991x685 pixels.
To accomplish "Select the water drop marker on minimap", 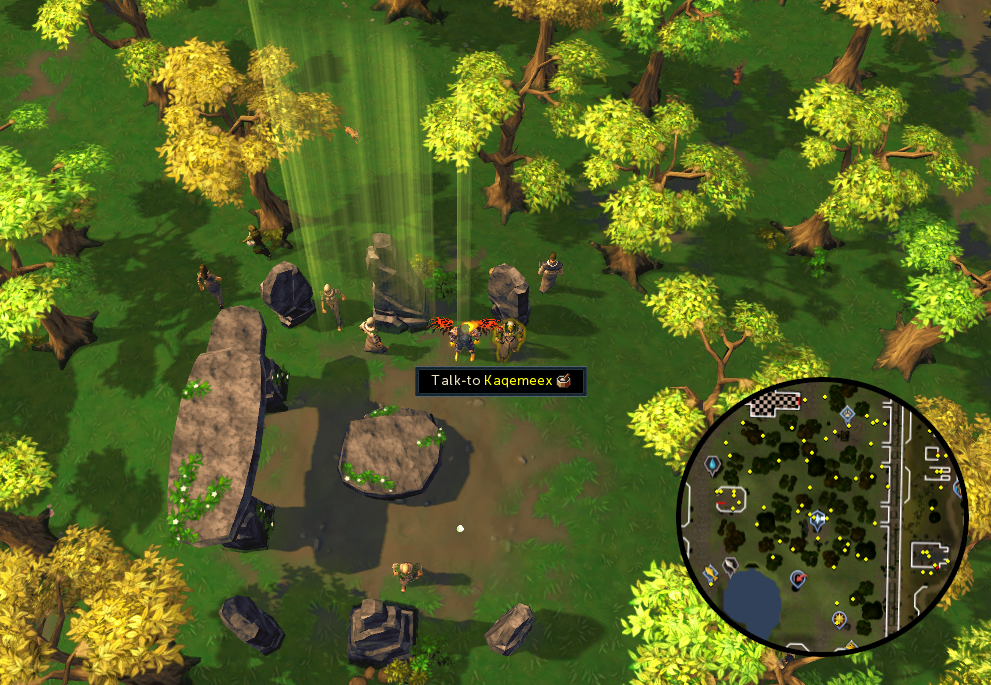I will [713, 465].
